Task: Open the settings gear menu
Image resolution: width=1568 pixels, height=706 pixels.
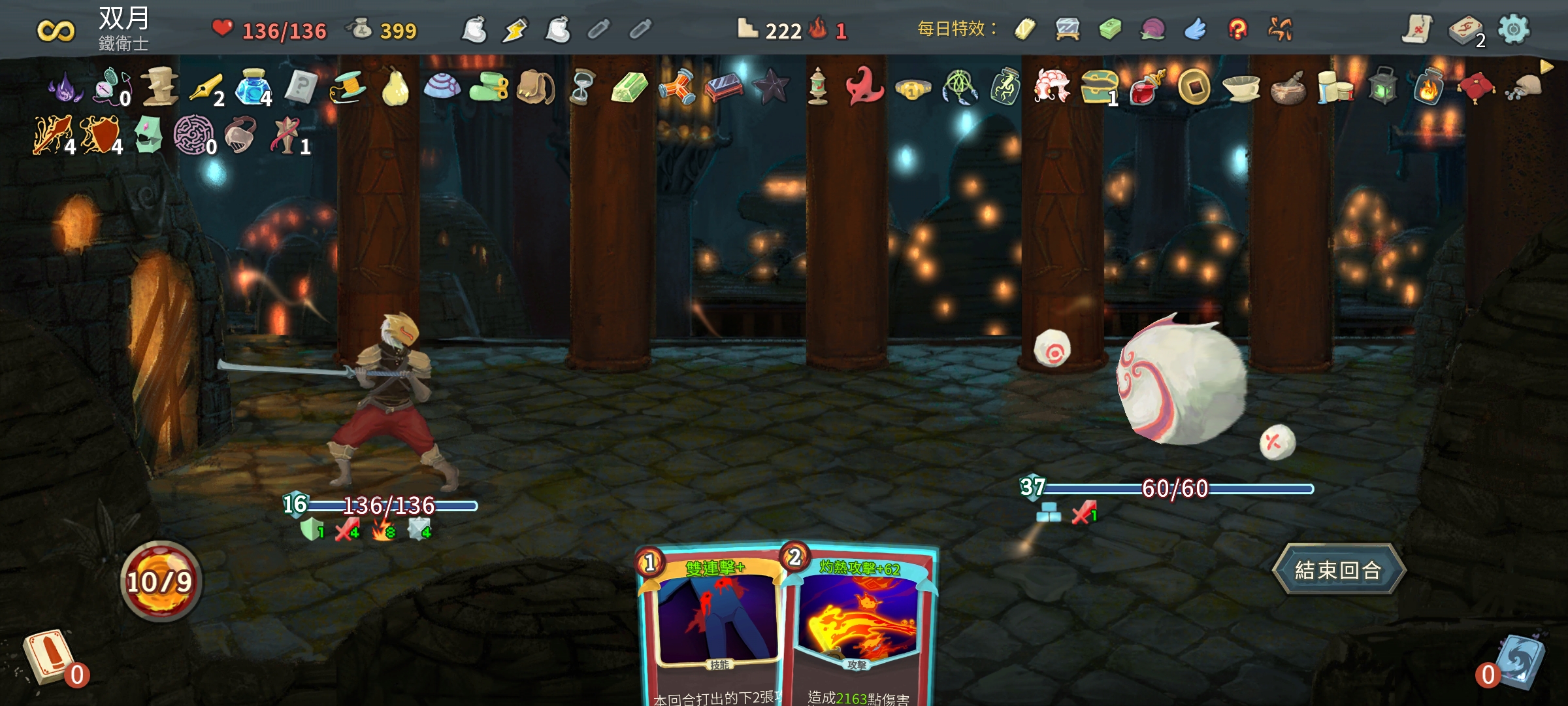Action: click(x=1513, y=29)
